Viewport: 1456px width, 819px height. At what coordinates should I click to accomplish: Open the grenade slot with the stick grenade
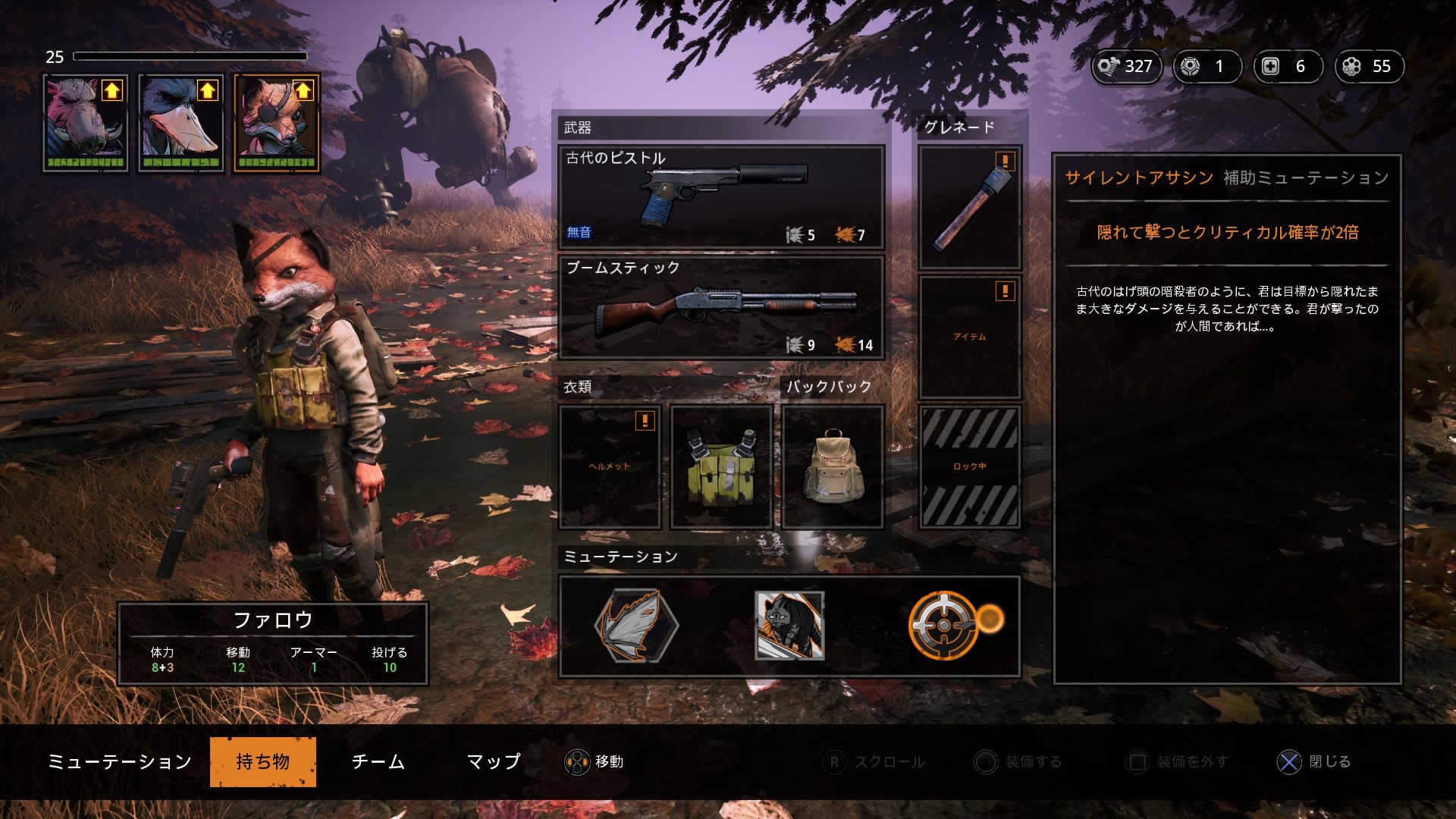point(970,207)
